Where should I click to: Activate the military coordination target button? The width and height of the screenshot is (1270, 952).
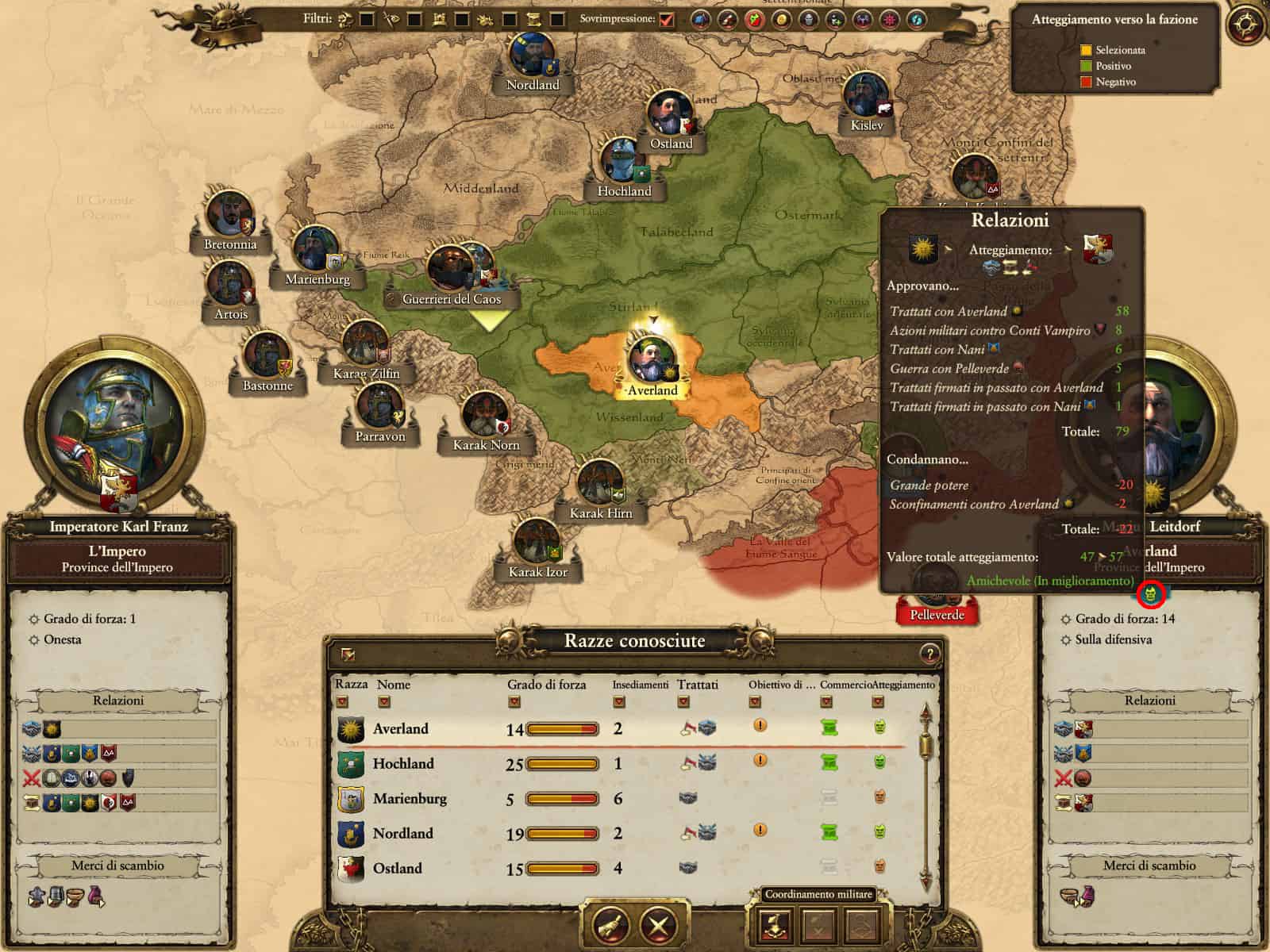pyautogui.click(x=774, y=924)
